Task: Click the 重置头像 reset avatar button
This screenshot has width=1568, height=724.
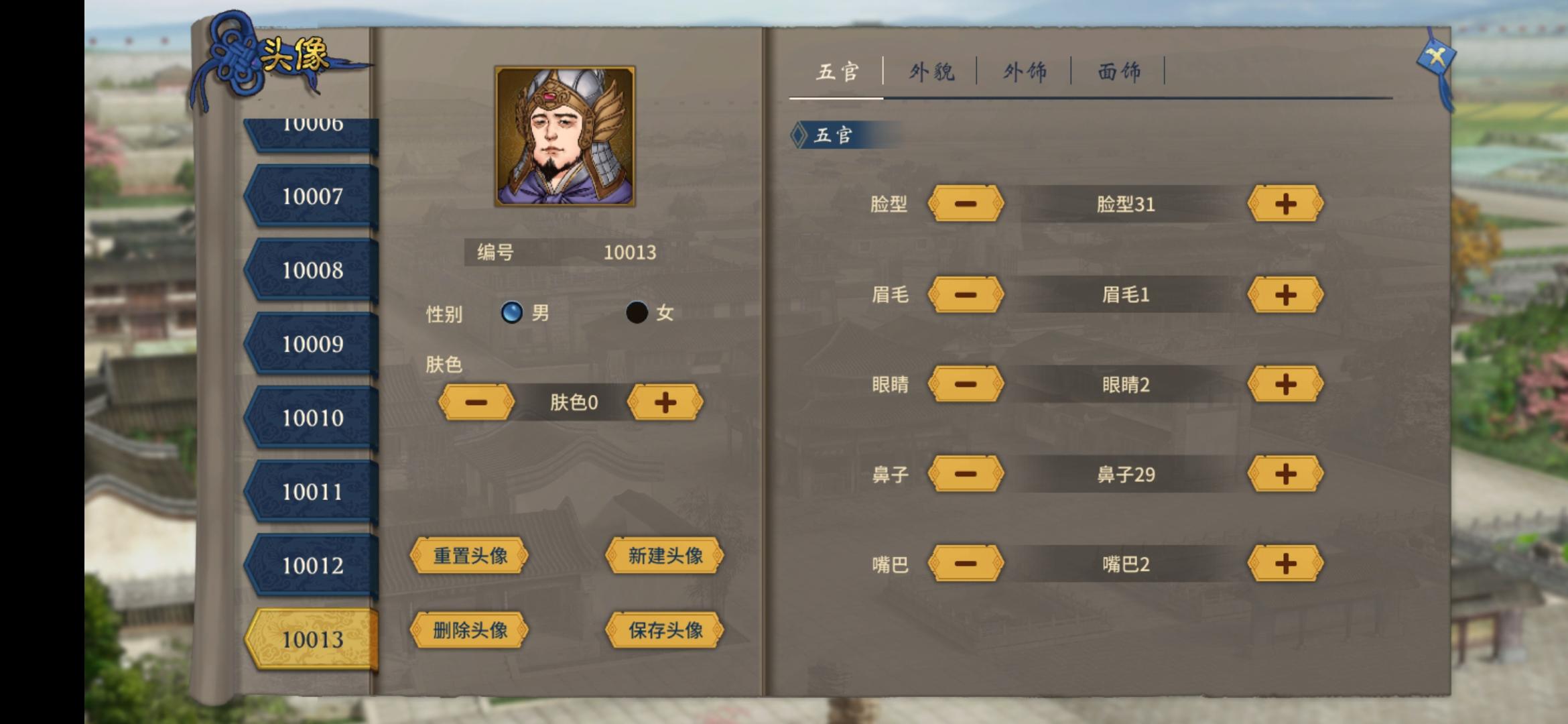Action: point(469,556)
